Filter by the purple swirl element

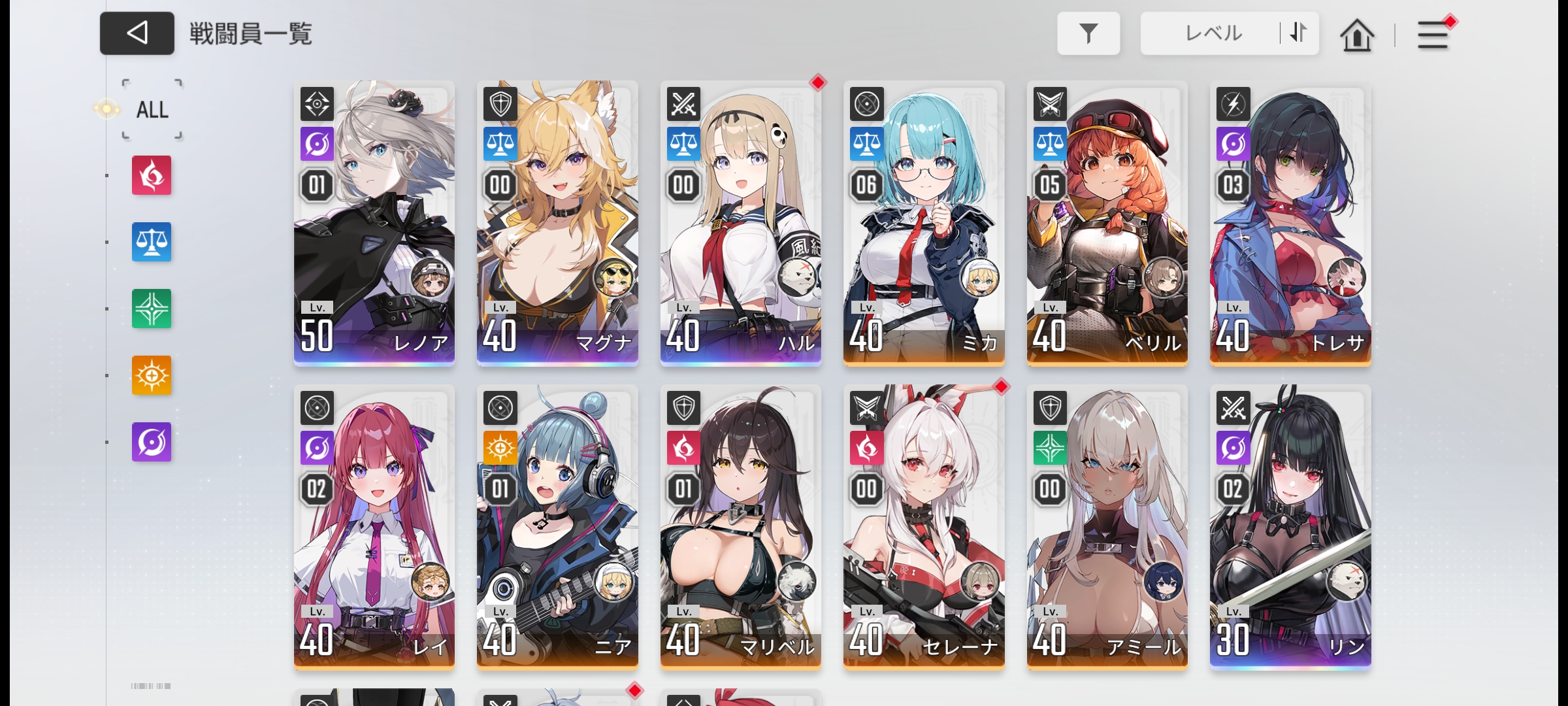152,442
